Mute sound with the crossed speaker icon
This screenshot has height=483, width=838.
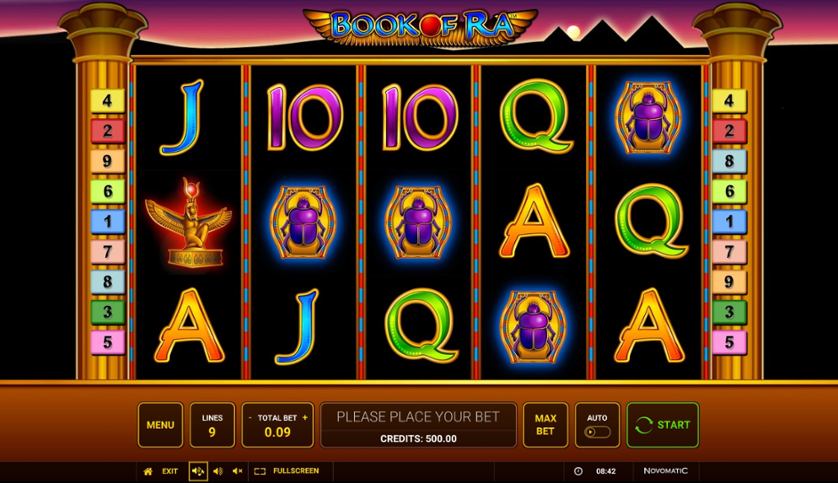[237, 470]
